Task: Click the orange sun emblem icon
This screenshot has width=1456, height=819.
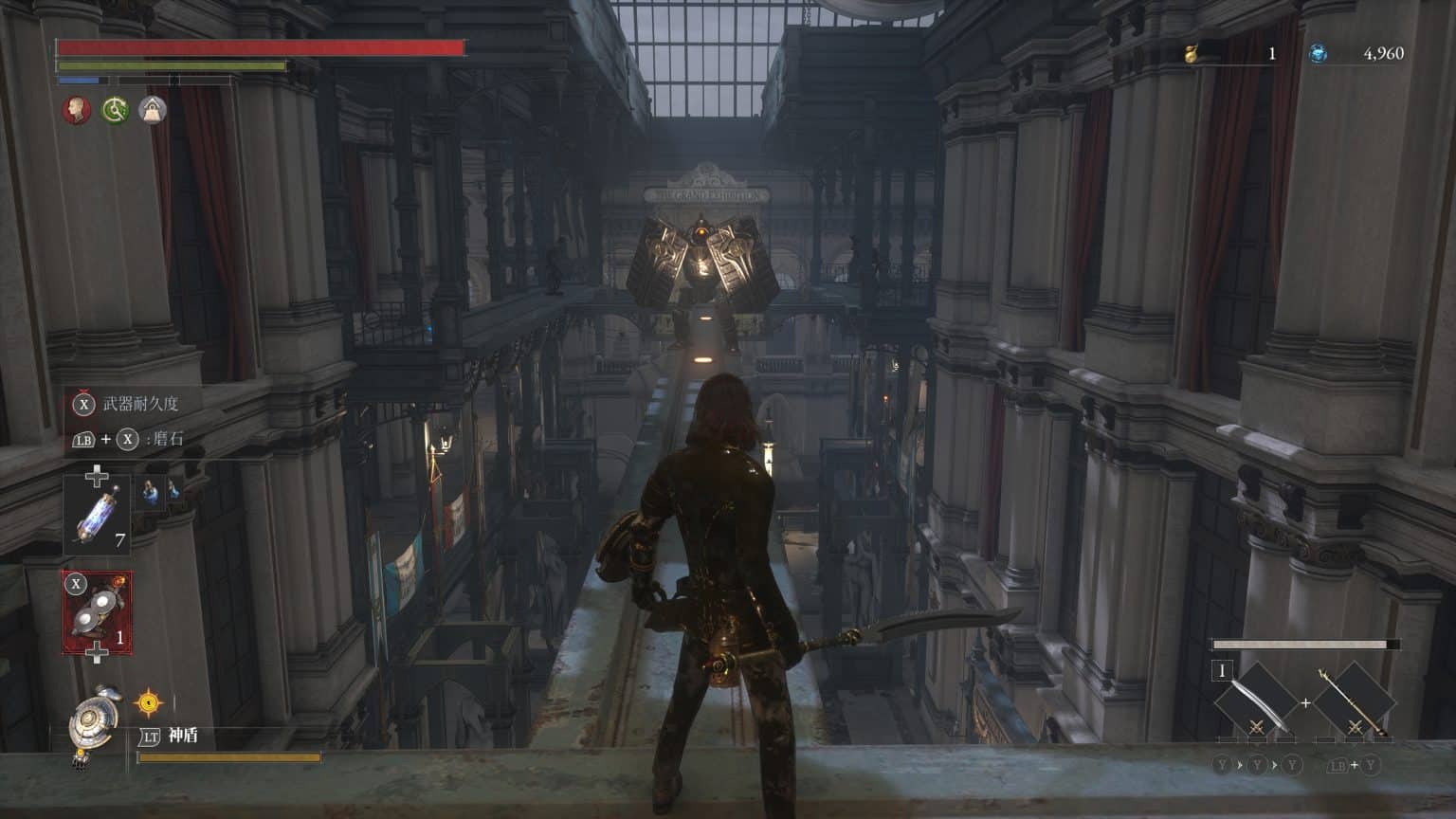Action: tap(149, 702)
